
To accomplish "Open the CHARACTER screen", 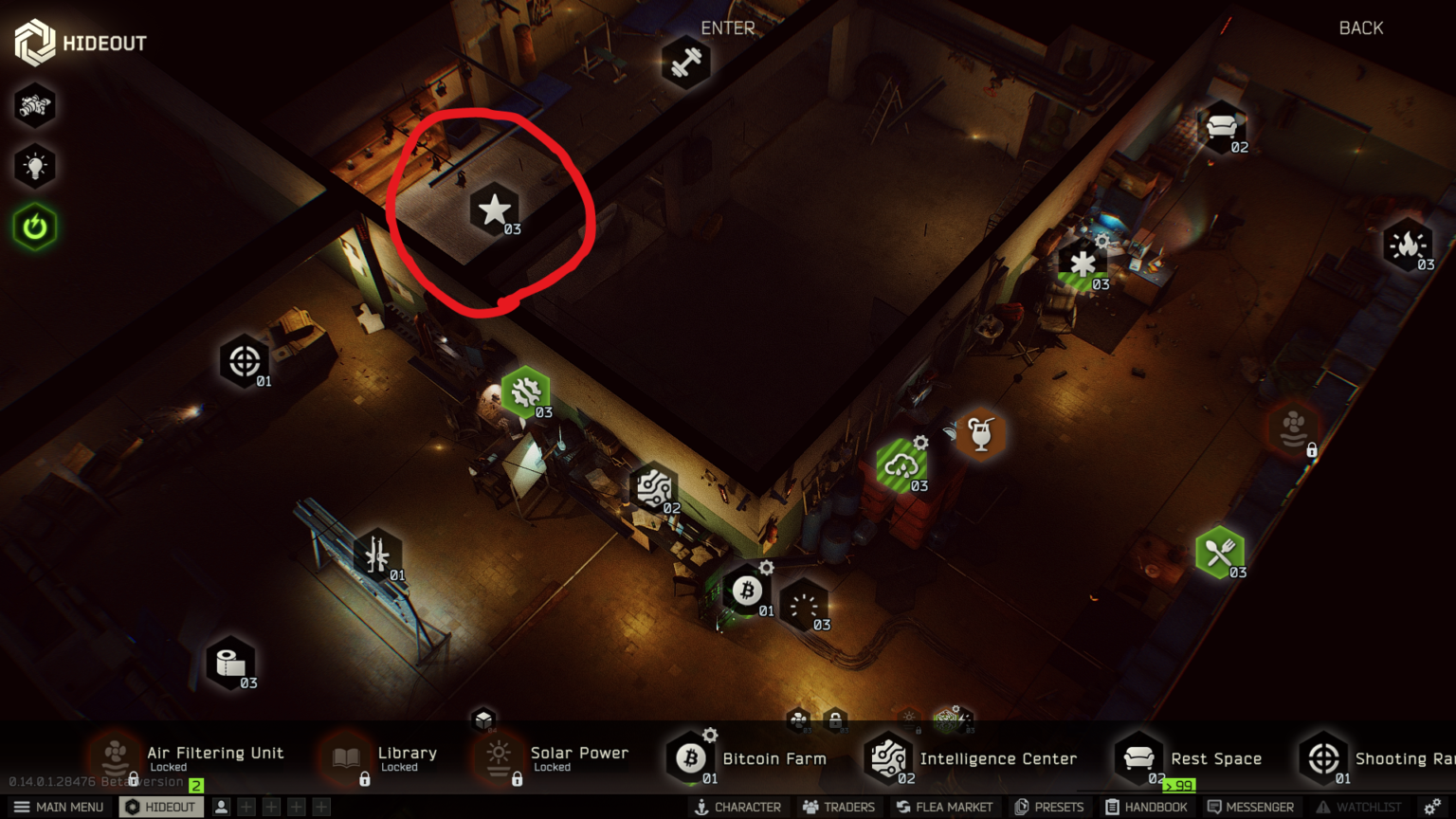I will (737, 807).
